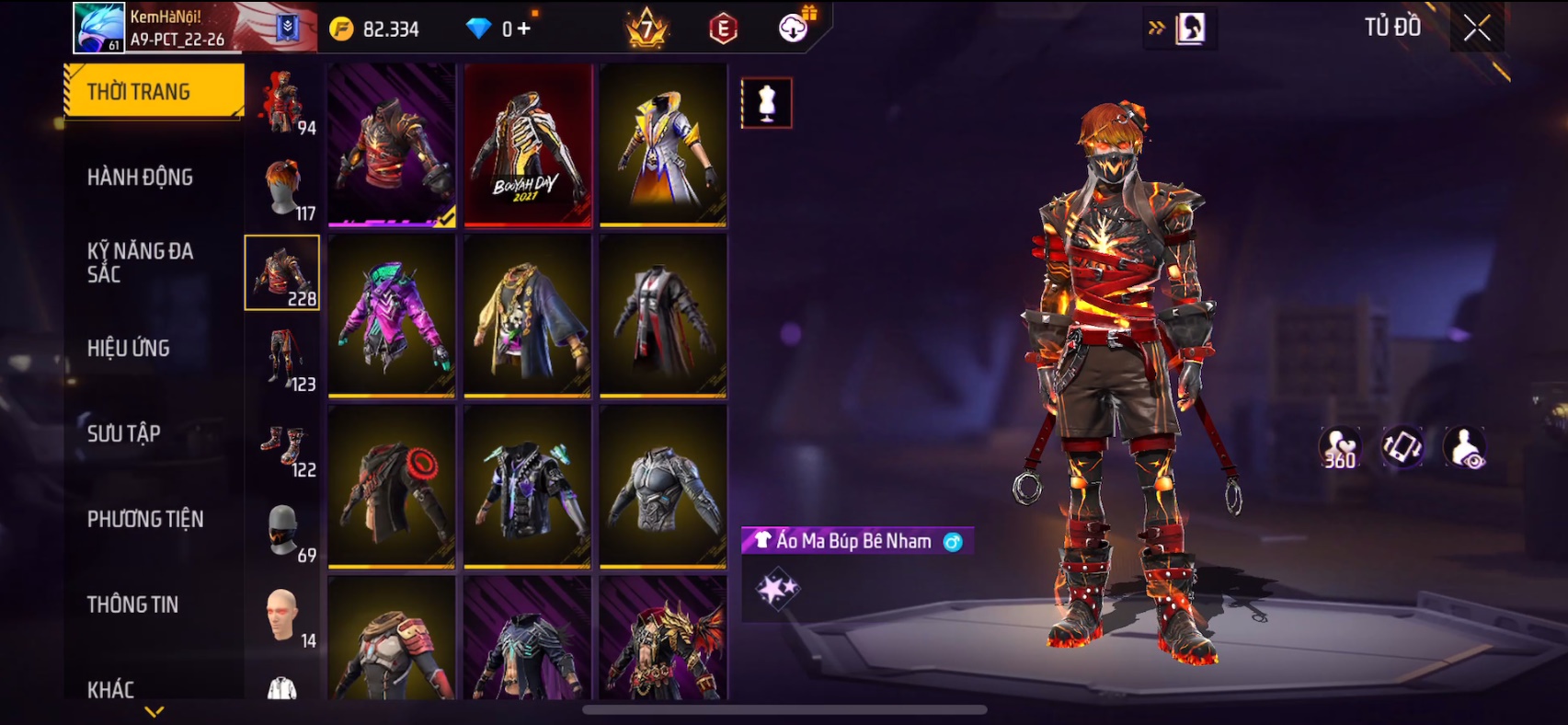Viewport: 1568px width, 725px height.
Task: Choose the pink and purple jacket
Action: [392, 316]
